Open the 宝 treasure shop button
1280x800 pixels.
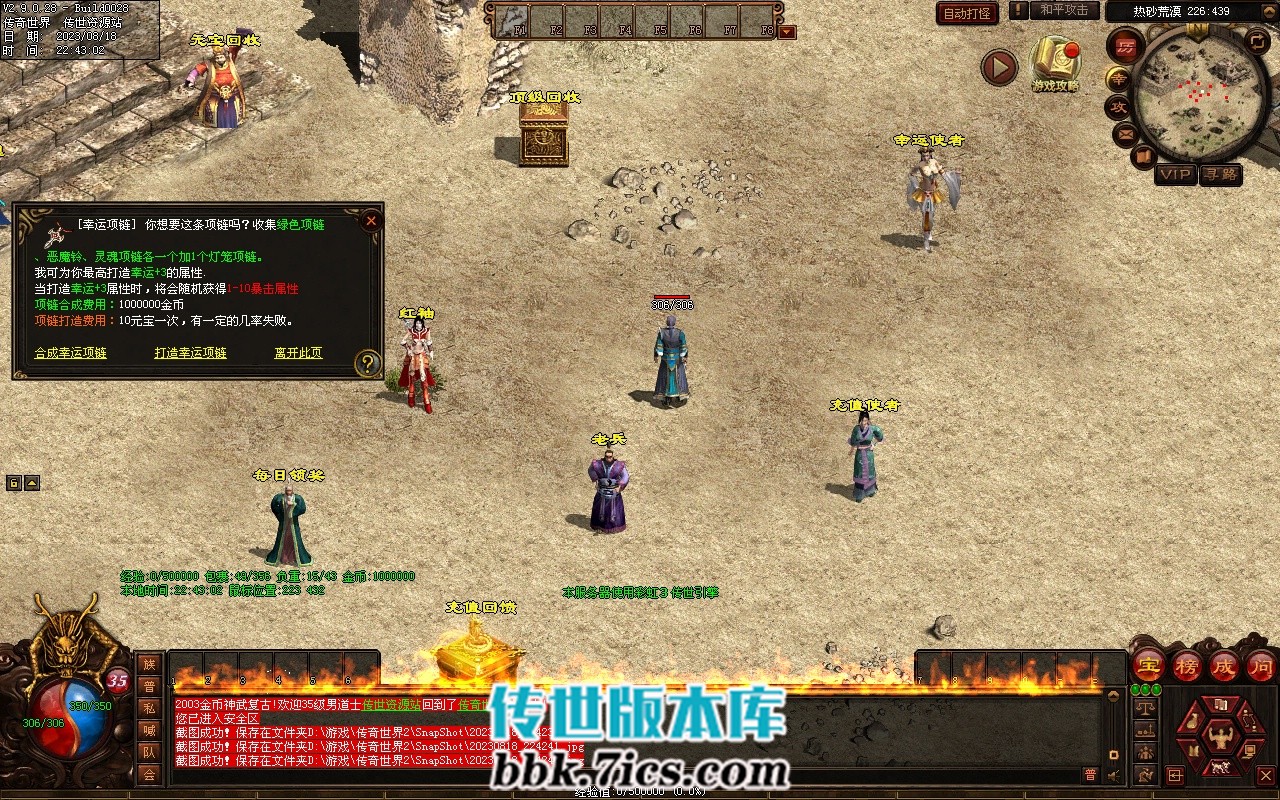1148,665
